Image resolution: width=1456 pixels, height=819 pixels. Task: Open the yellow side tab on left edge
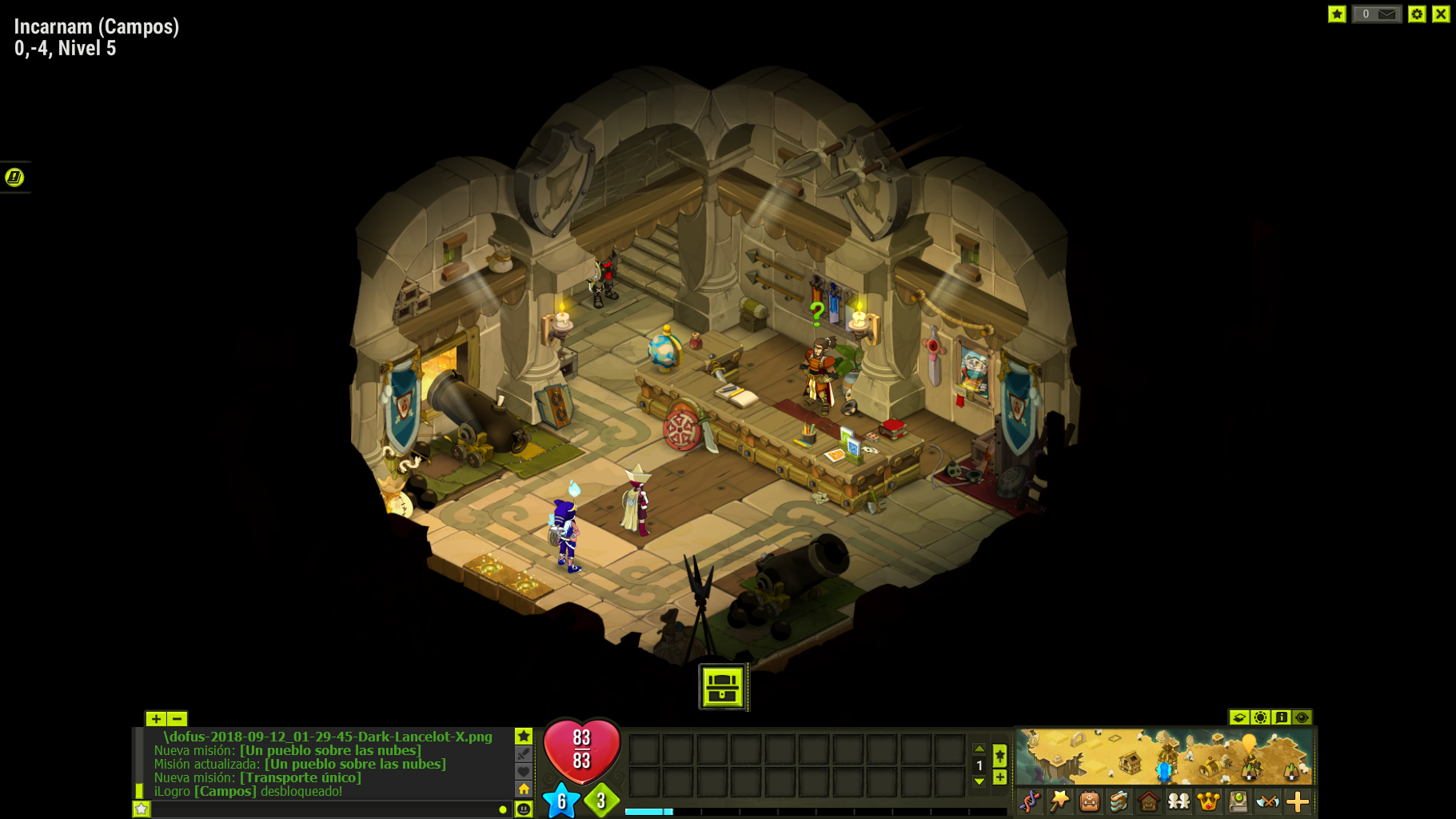tap(14, 177)
